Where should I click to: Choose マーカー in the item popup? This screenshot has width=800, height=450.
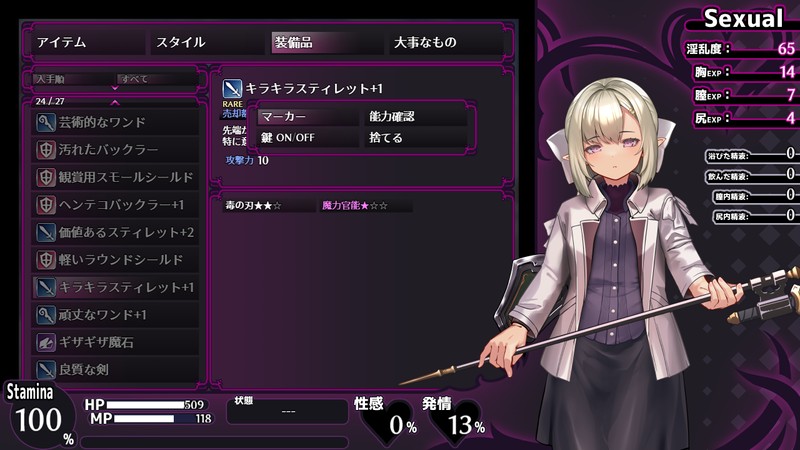pos(308,116)
